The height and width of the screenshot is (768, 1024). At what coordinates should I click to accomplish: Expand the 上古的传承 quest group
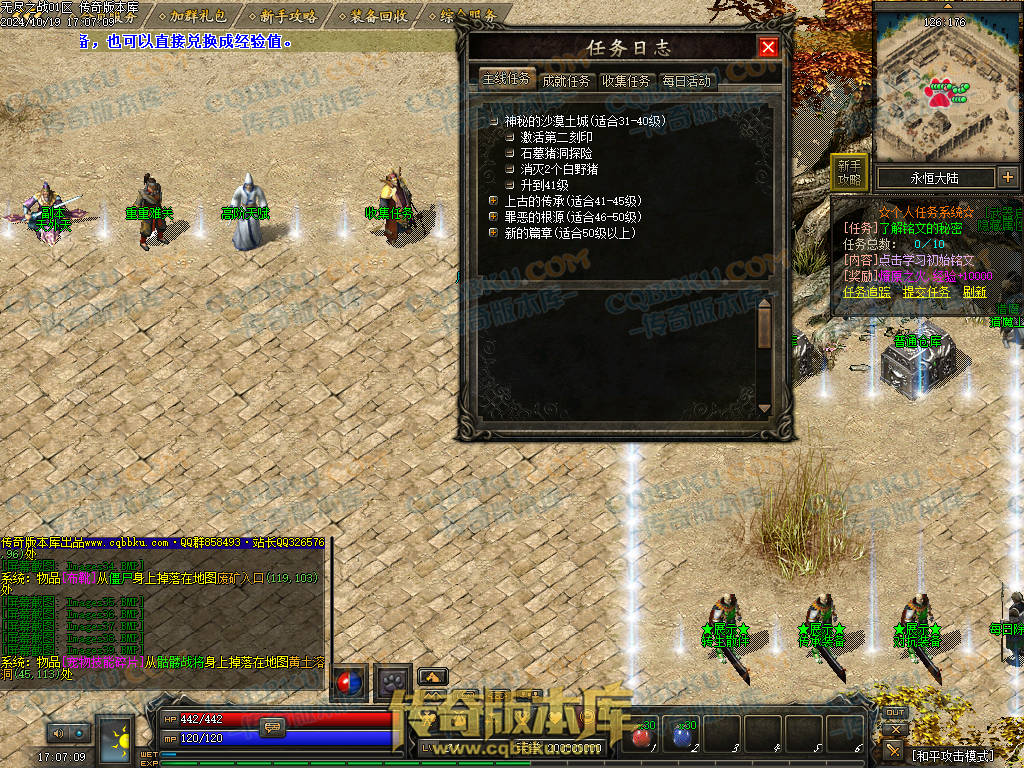(493, 201)
